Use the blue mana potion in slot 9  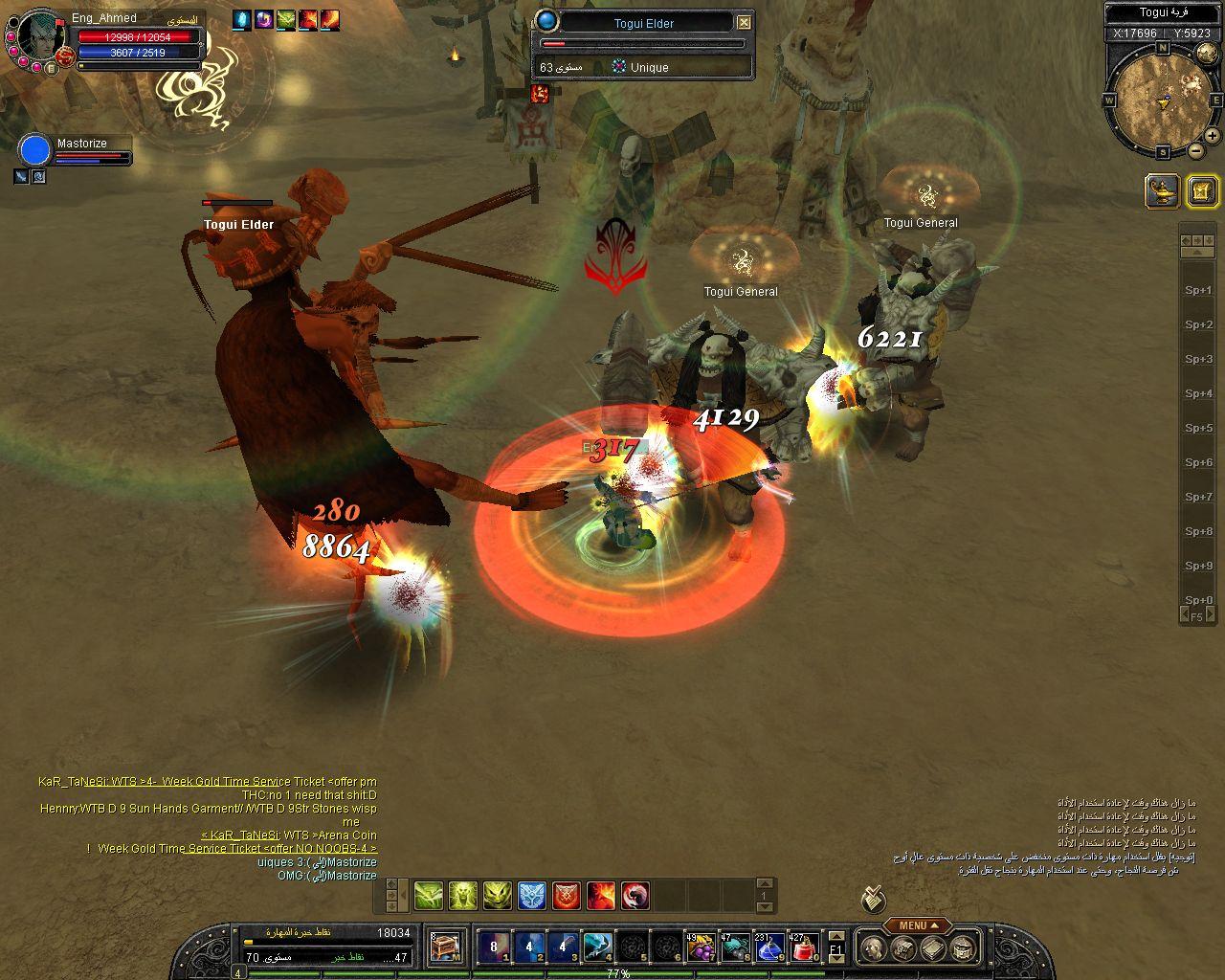(769, 947)
